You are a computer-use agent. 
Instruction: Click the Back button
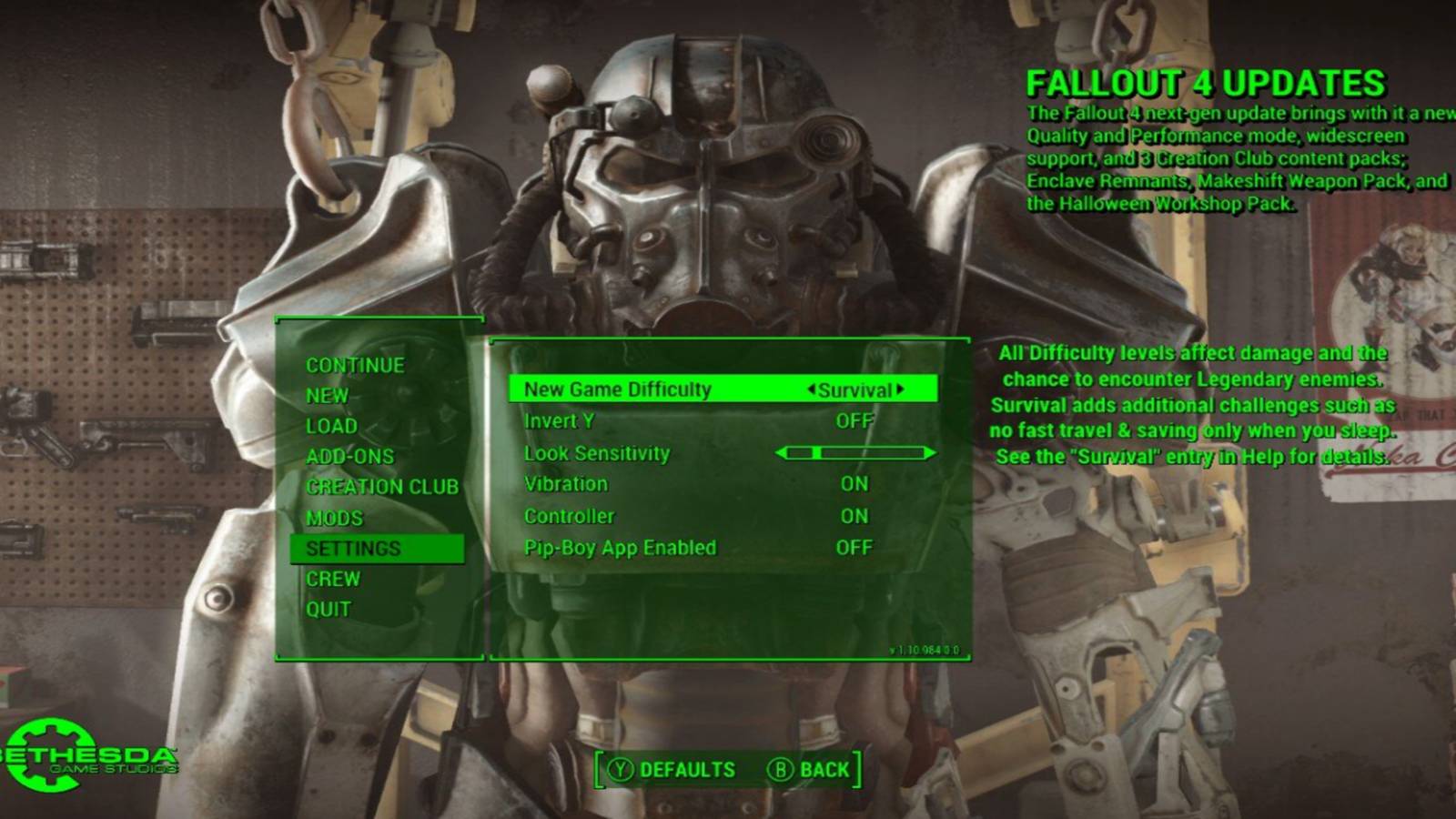[x=822, y=769]
